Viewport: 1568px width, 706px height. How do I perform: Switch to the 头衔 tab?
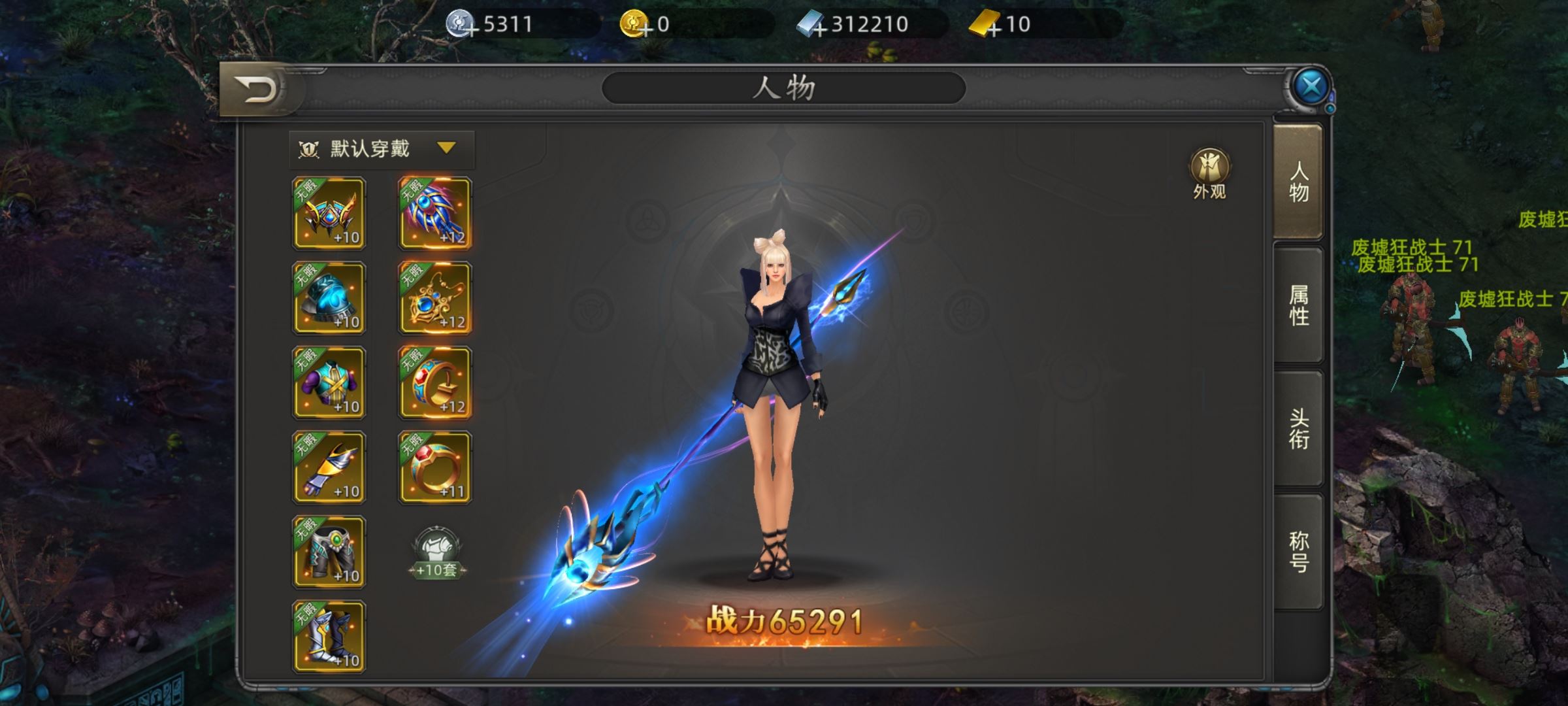1298,429
